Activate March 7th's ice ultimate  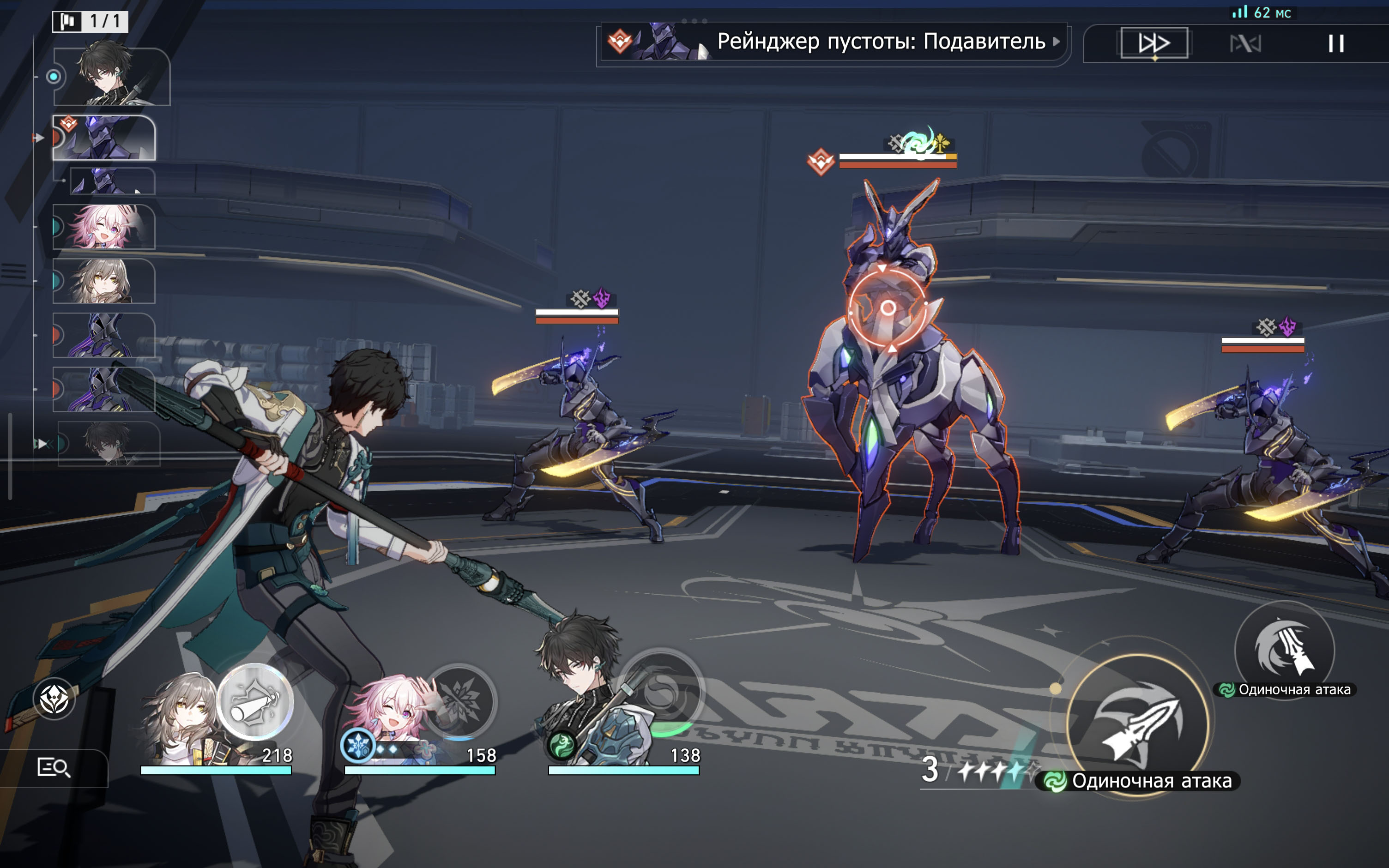click(459, 700)
